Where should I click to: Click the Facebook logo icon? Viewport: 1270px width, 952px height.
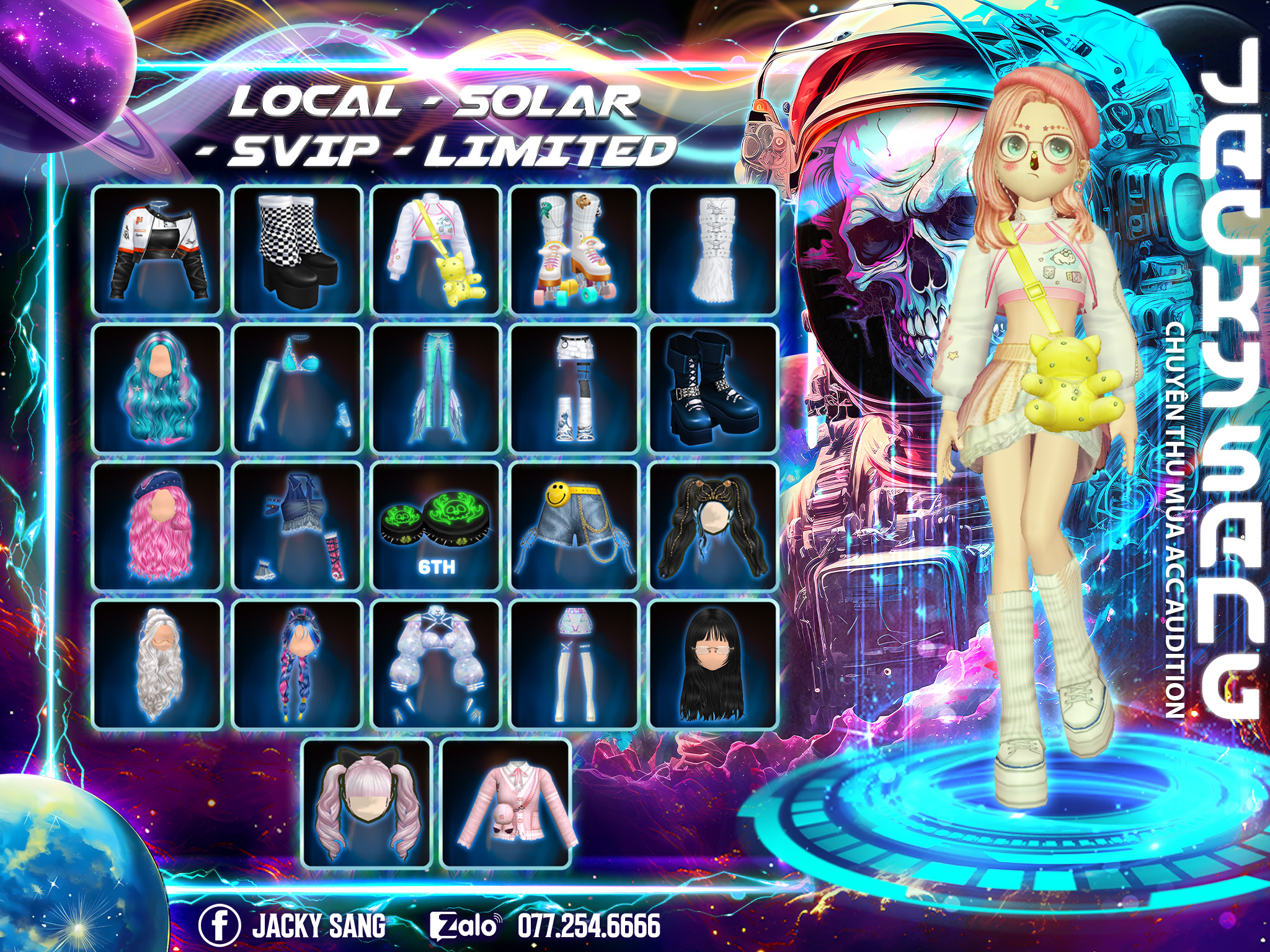pyautogui.click(x=220, y=925)
